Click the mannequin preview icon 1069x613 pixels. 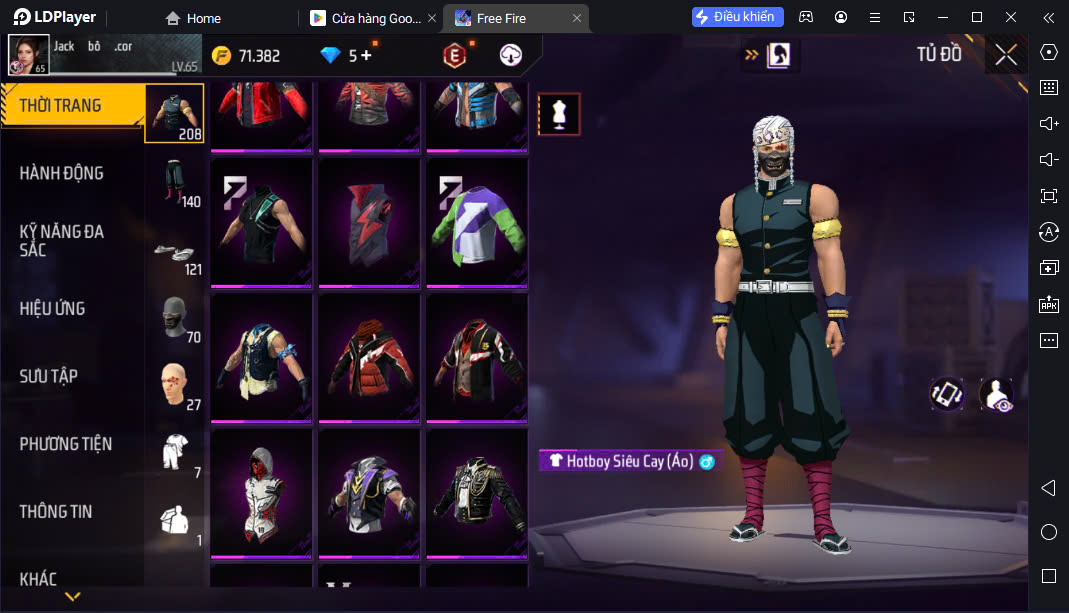[559, 114]
